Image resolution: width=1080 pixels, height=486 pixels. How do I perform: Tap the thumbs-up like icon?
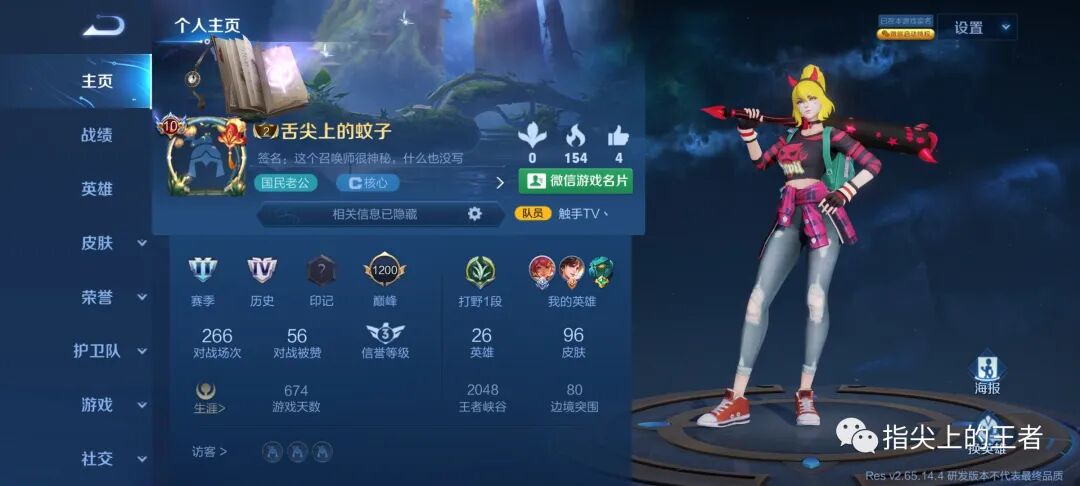618,136
